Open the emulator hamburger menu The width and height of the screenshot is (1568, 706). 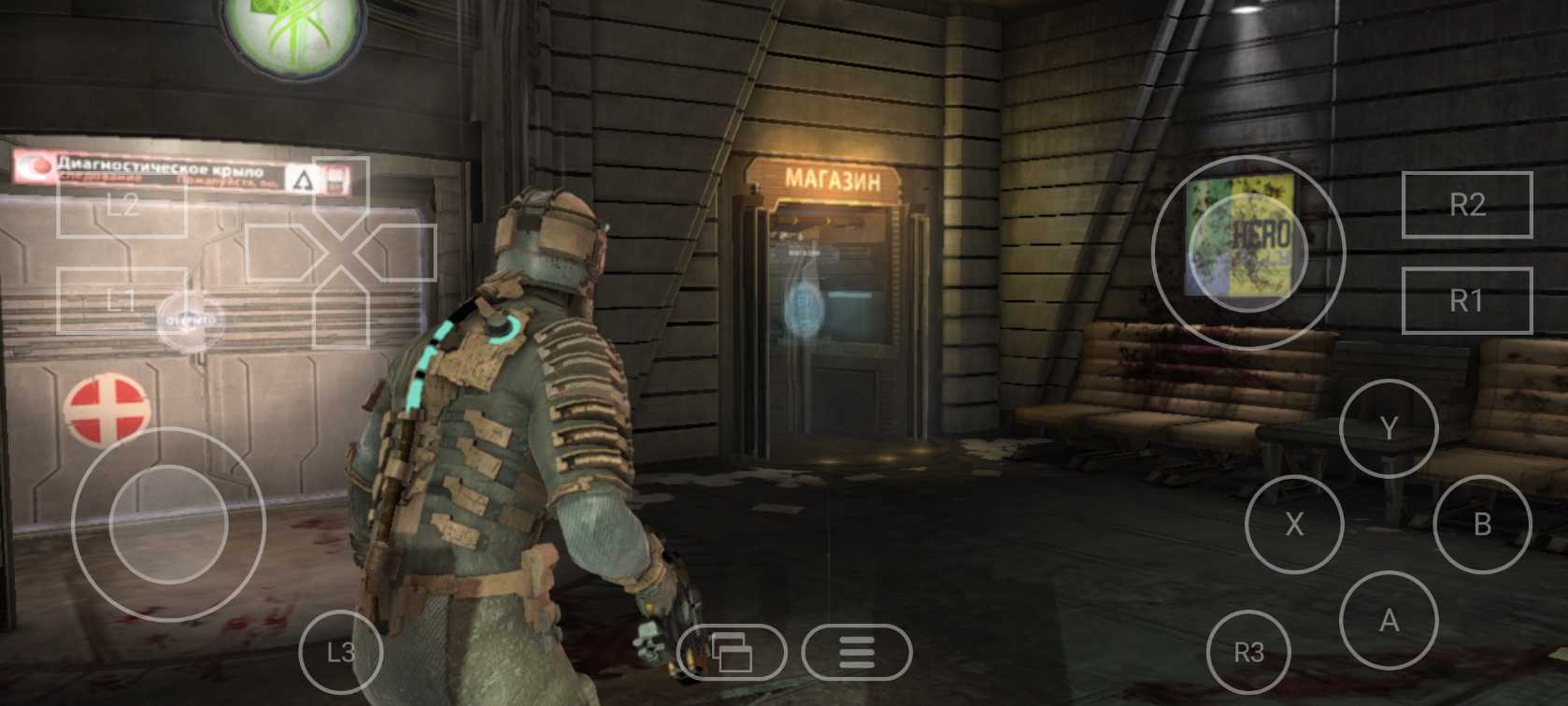(x=856, y=652)
